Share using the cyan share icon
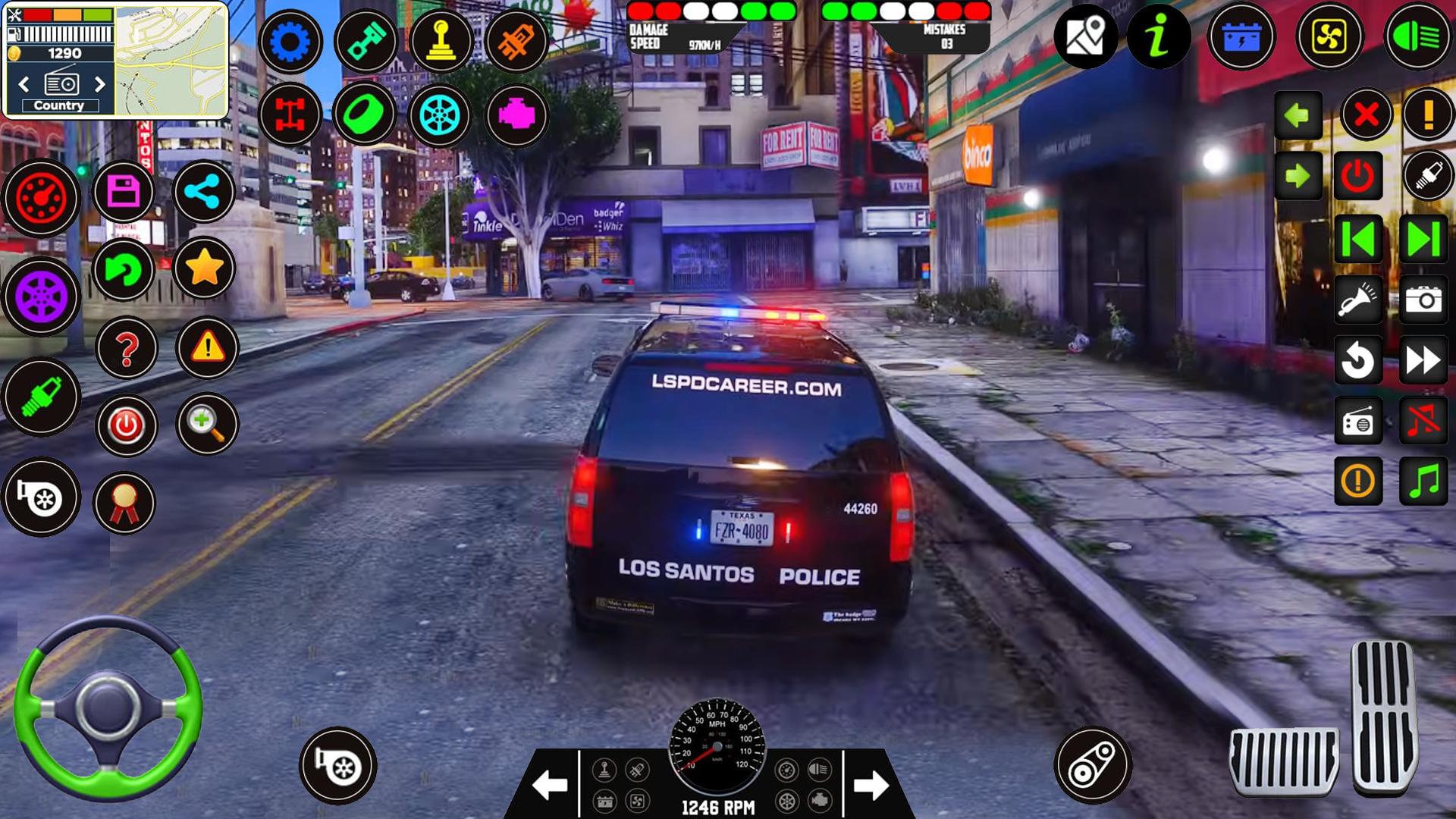 coord(203,192)
